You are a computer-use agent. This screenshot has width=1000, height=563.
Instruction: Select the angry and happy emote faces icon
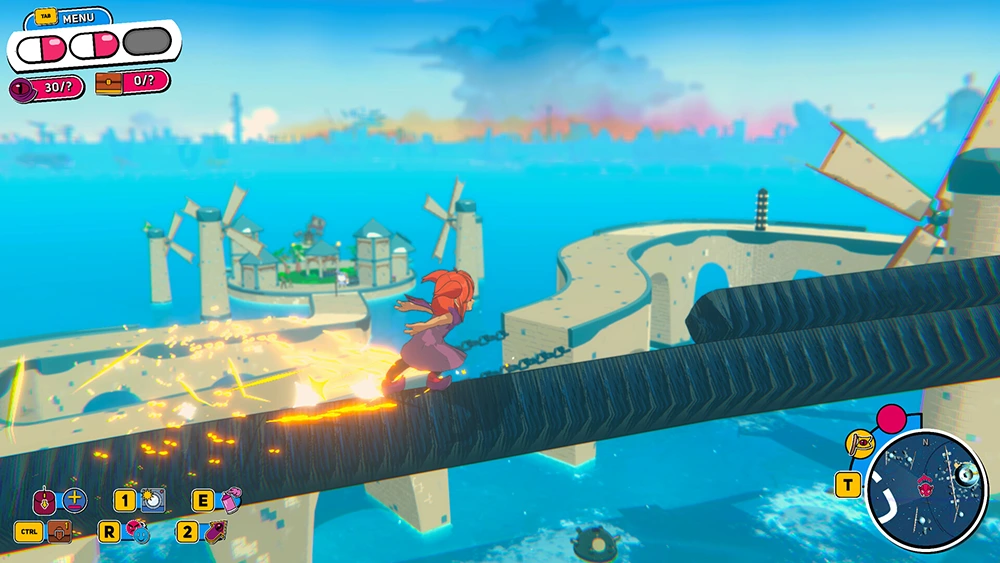pos(139,532)
